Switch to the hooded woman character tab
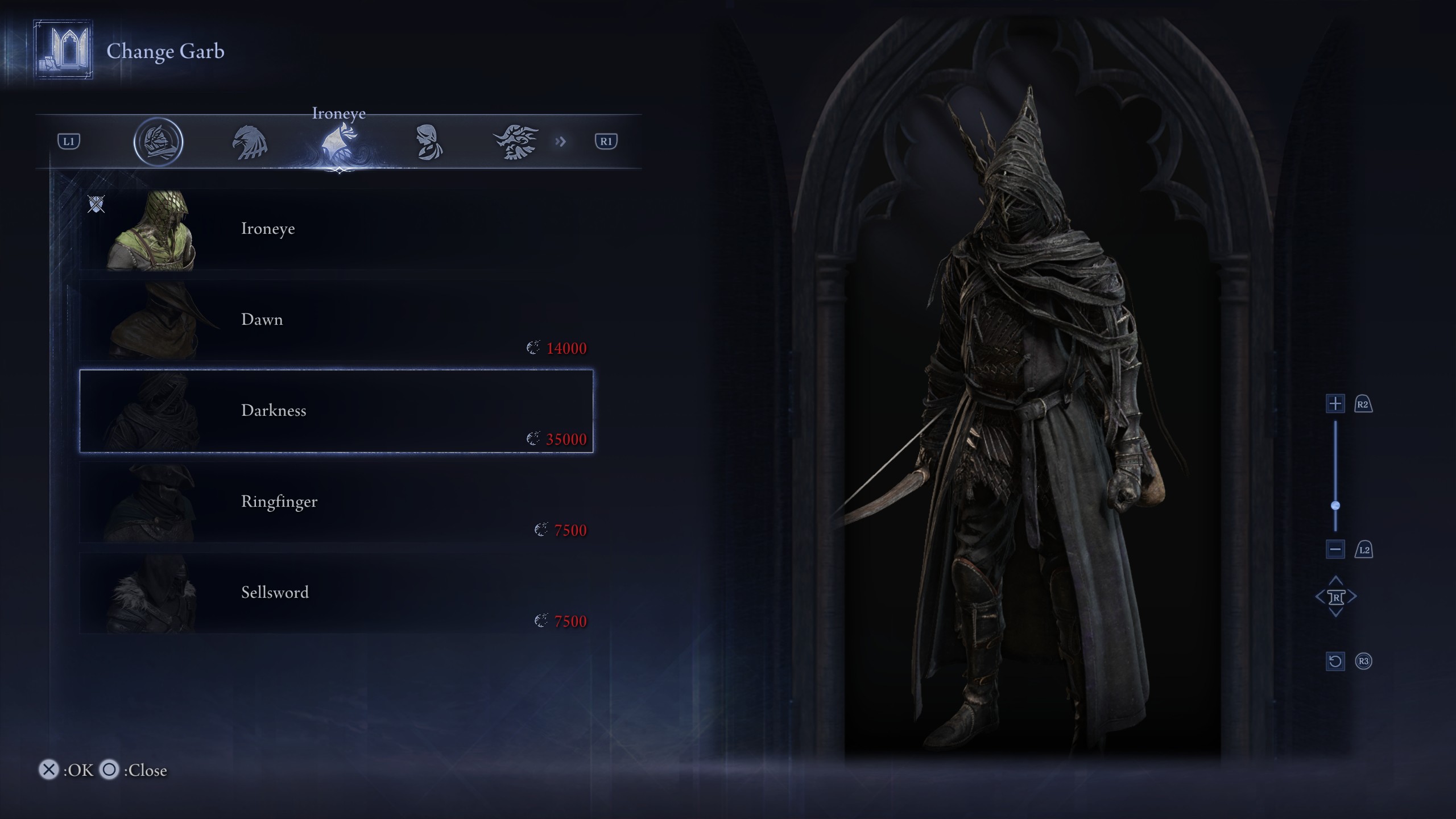This screenshot has height=819, width=1456. [x=428, y=142]
